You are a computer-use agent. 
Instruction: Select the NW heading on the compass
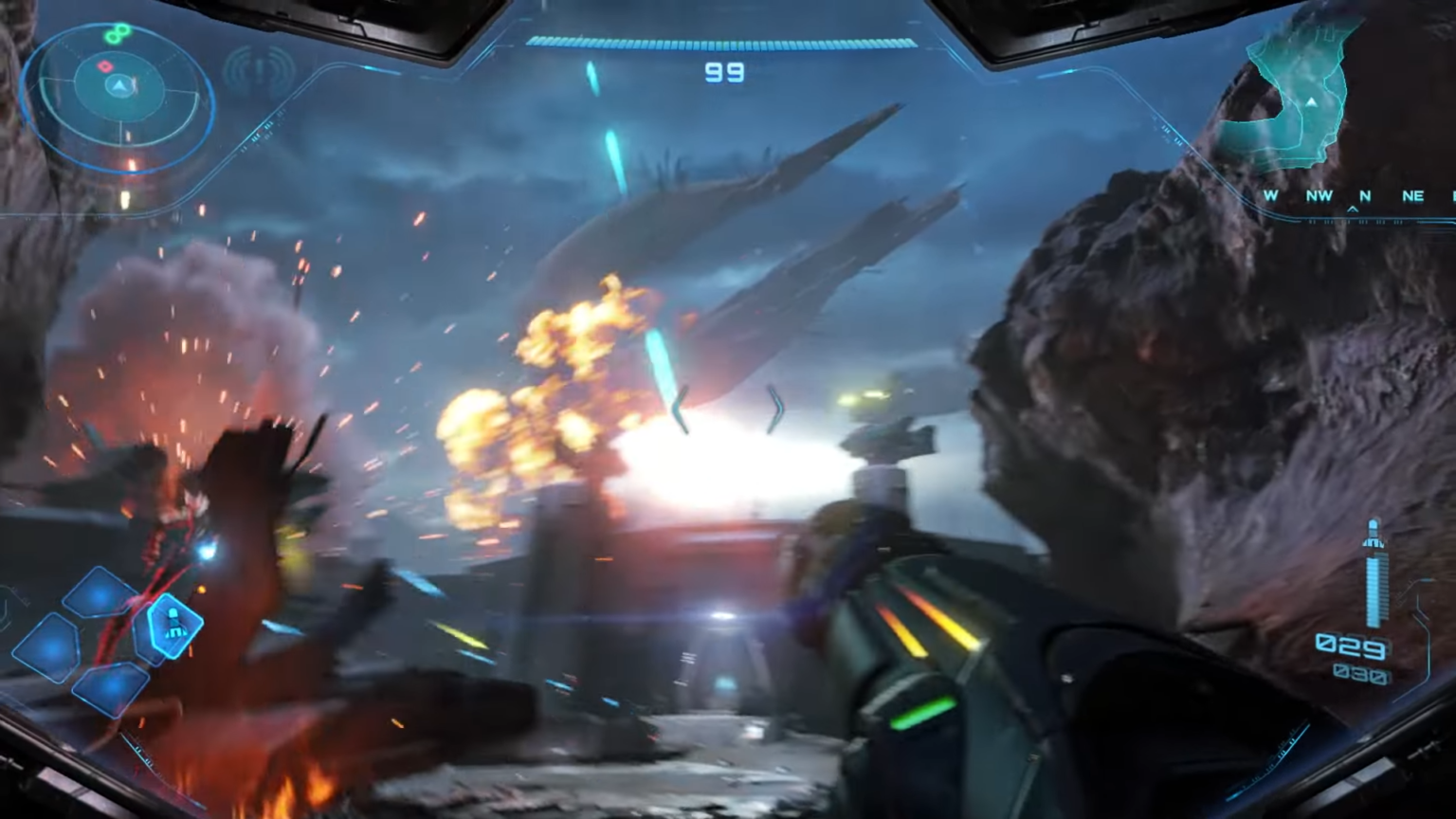pyautogui.click(x=1319, y=195)
